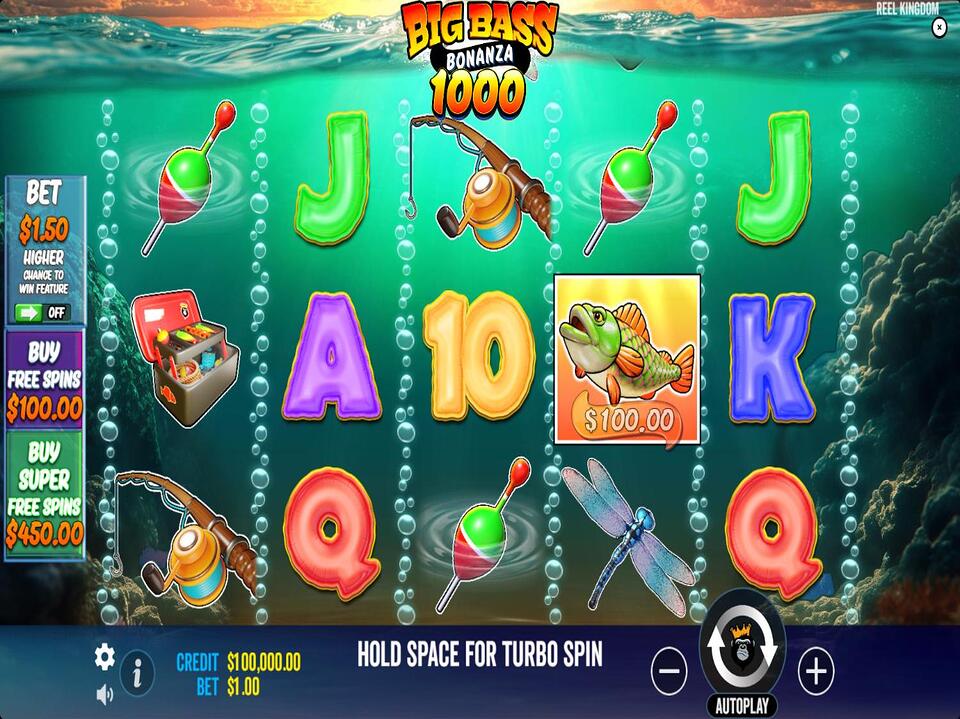Spin the reels with the round spin button
This screenshot has height=719, width=960.
[742, 651]
